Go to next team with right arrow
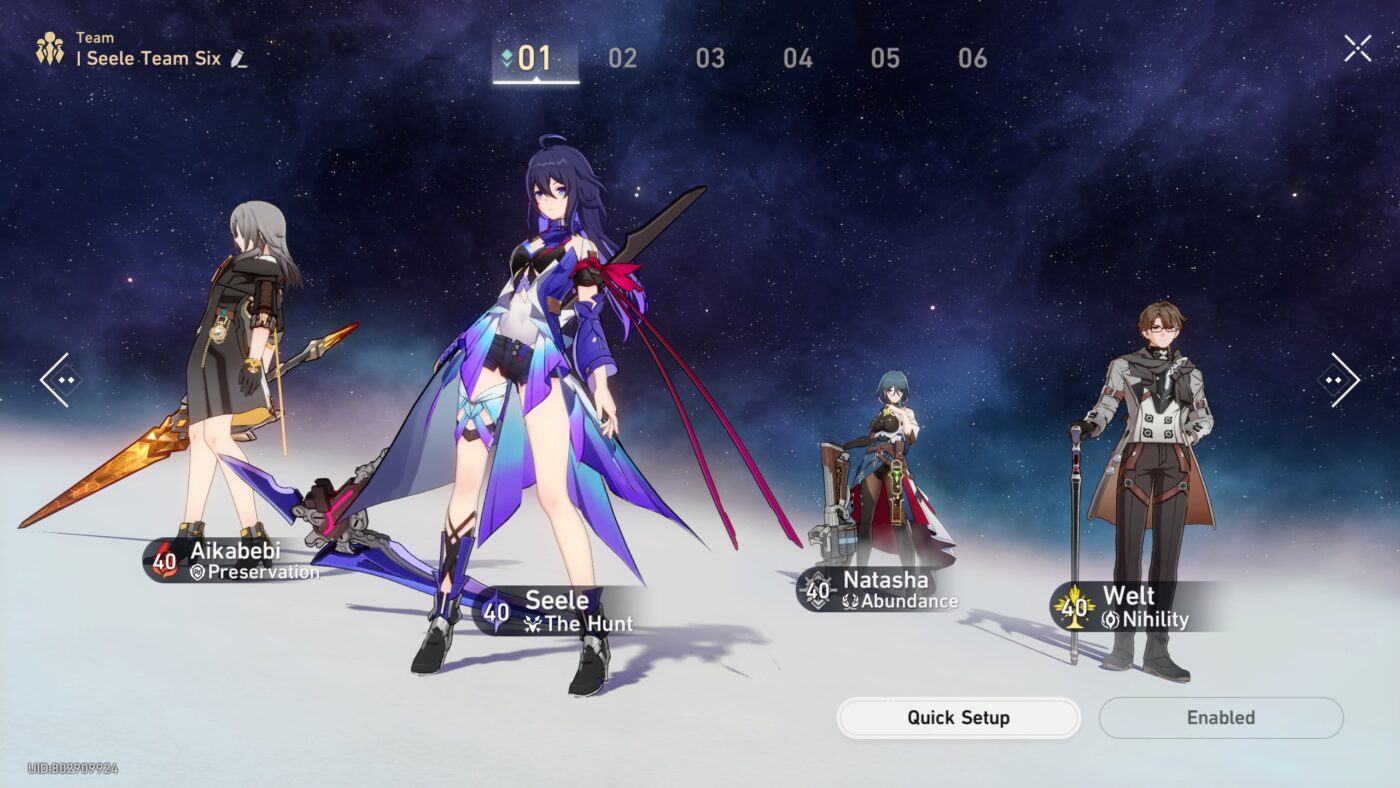This screenshot has height=788, width=1400. pyautogui.click(x=1339, y=380)
